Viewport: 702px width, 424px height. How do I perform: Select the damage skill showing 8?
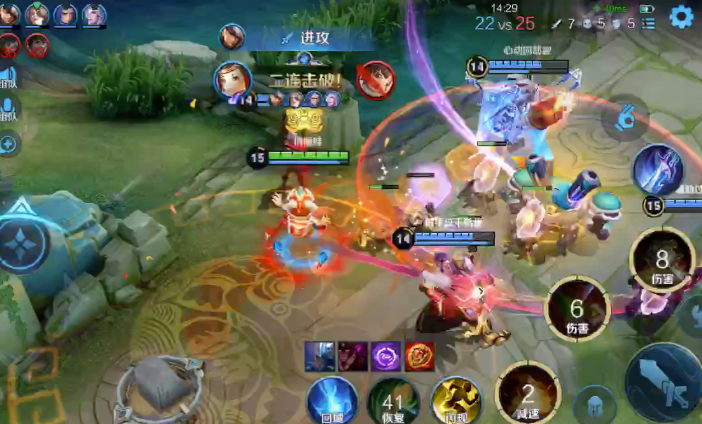(x=662, y=259)
